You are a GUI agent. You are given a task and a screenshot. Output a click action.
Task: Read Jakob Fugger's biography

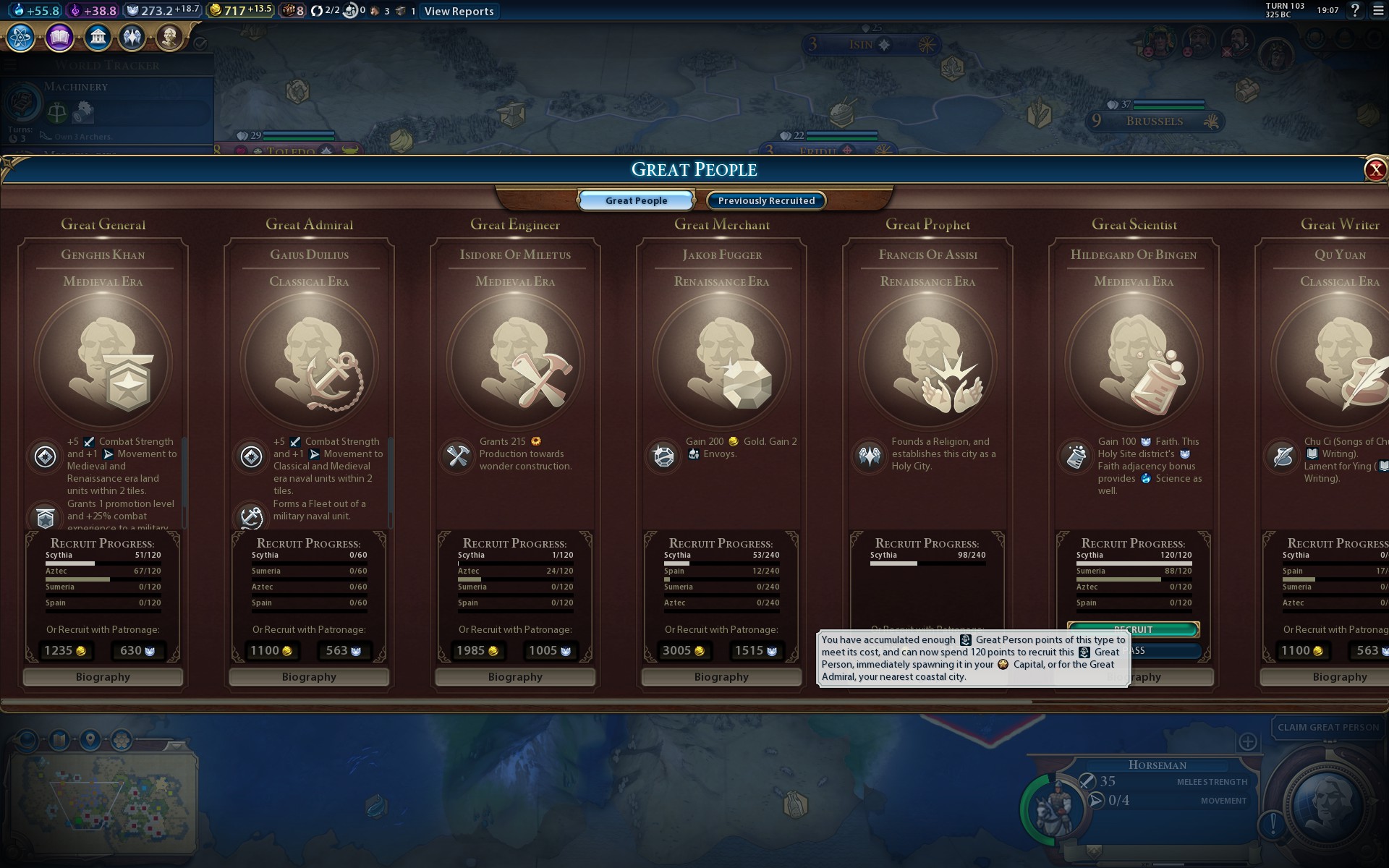click(x=721, y=677)
